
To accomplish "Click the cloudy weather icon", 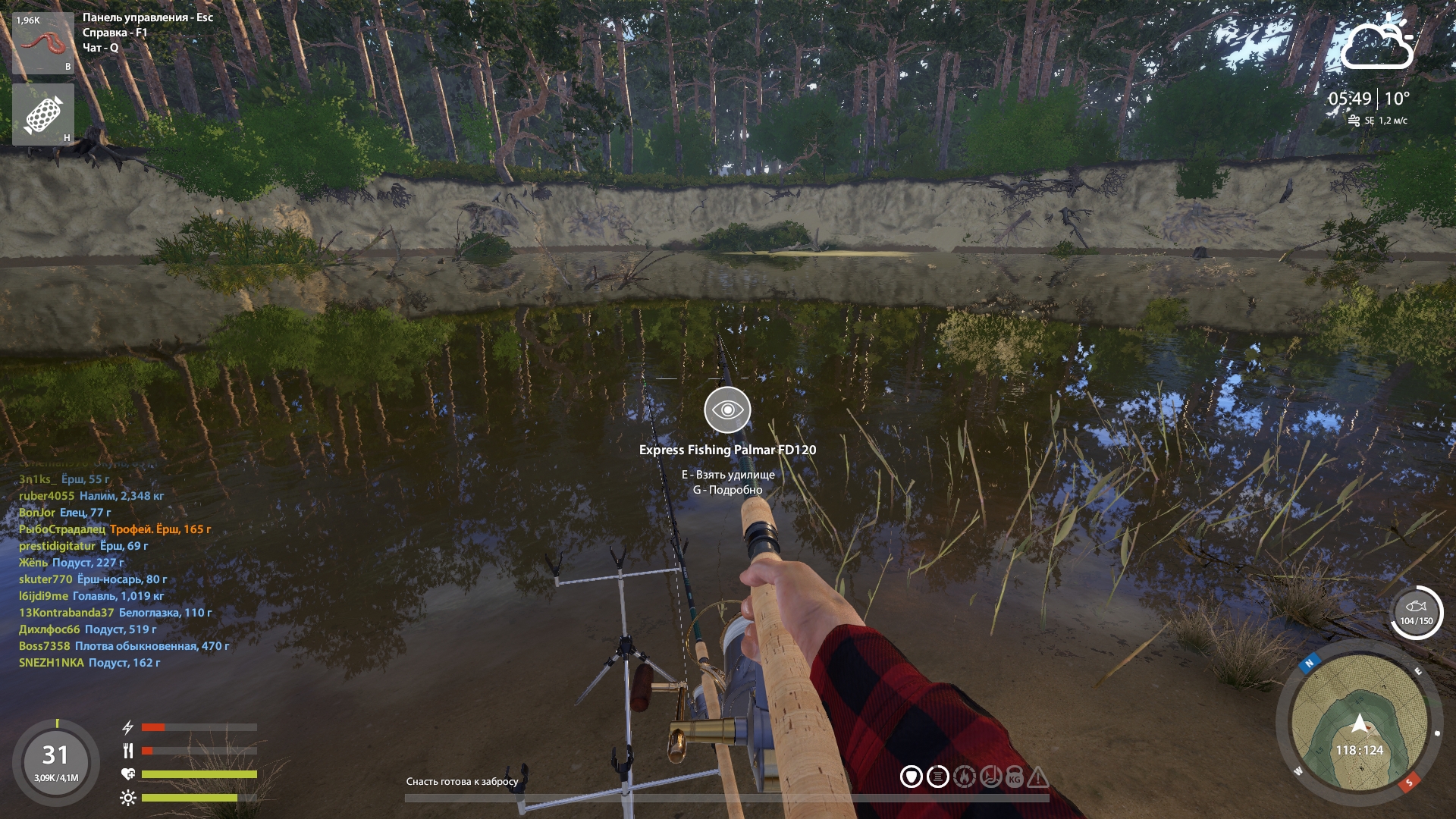I will pyautogui.click(x=1376, y=44).
